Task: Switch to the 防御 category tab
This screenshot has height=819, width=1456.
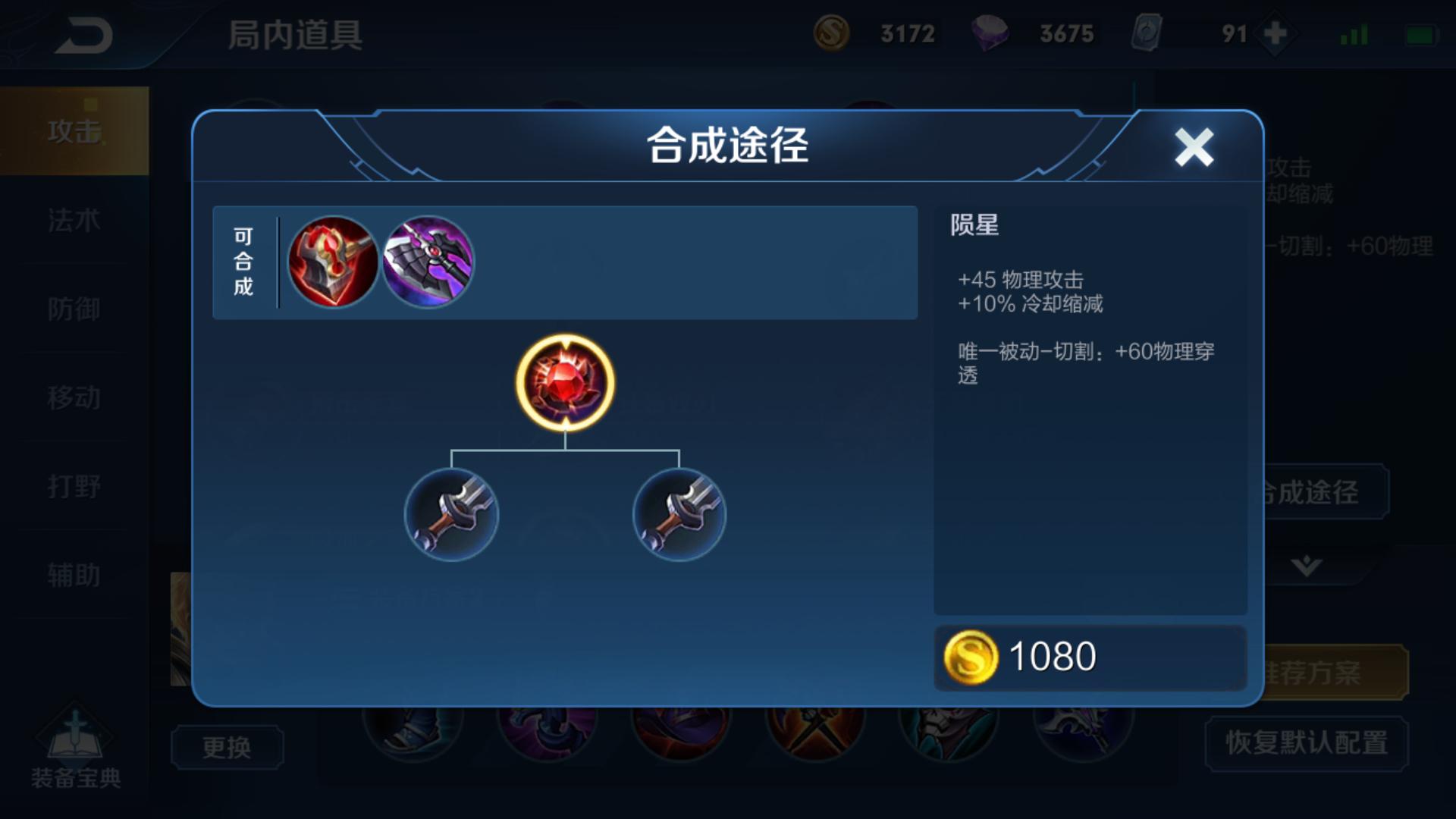Action: [x=74, y=309]
